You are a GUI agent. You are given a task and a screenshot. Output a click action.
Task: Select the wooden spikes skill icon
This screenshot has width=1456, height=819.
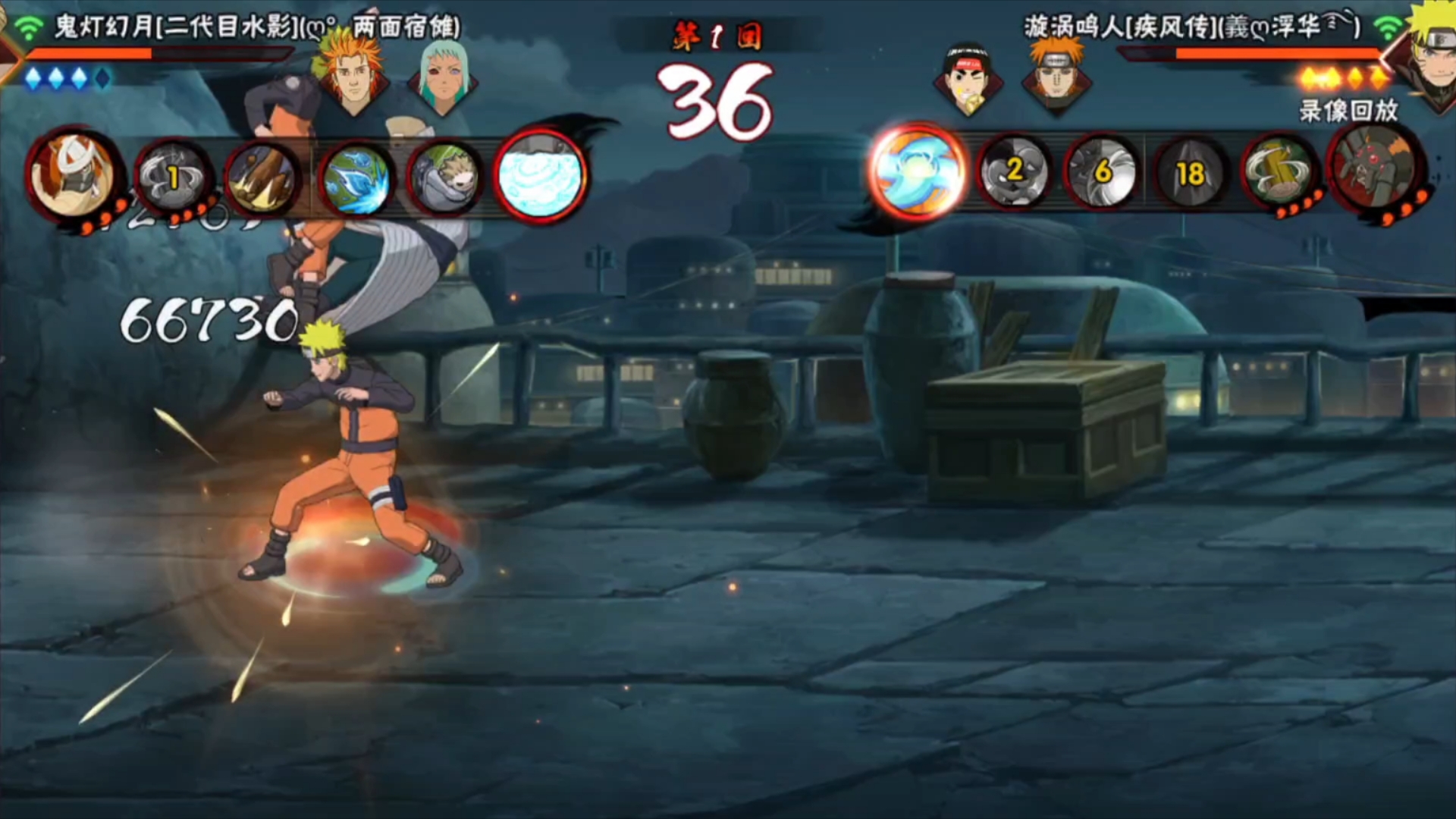(x=262, y=180)
